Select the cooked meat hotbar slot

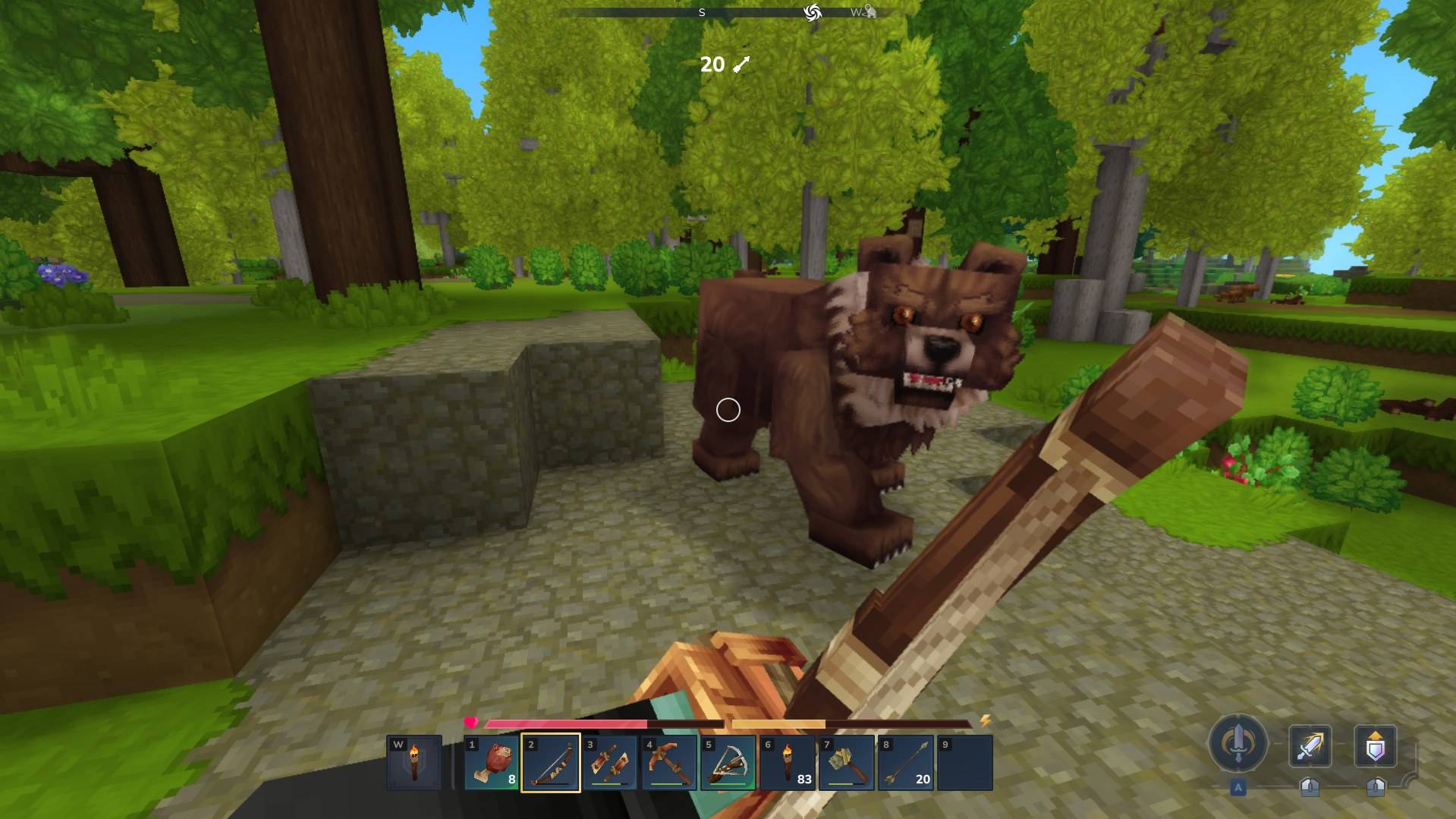tap(492, 763)
